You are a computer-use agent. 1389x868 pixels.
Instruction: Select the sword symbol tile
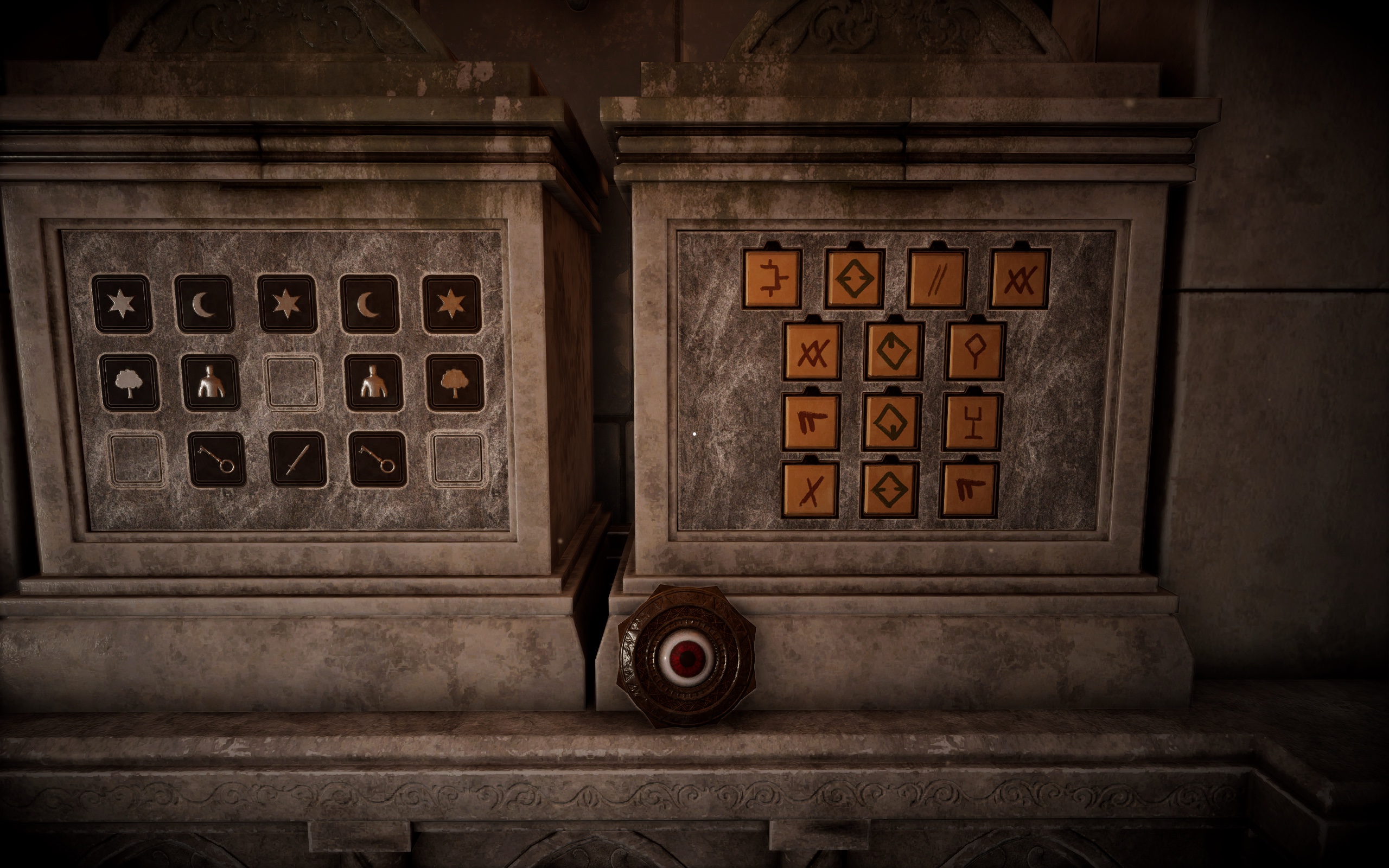[x=297, y=459]
